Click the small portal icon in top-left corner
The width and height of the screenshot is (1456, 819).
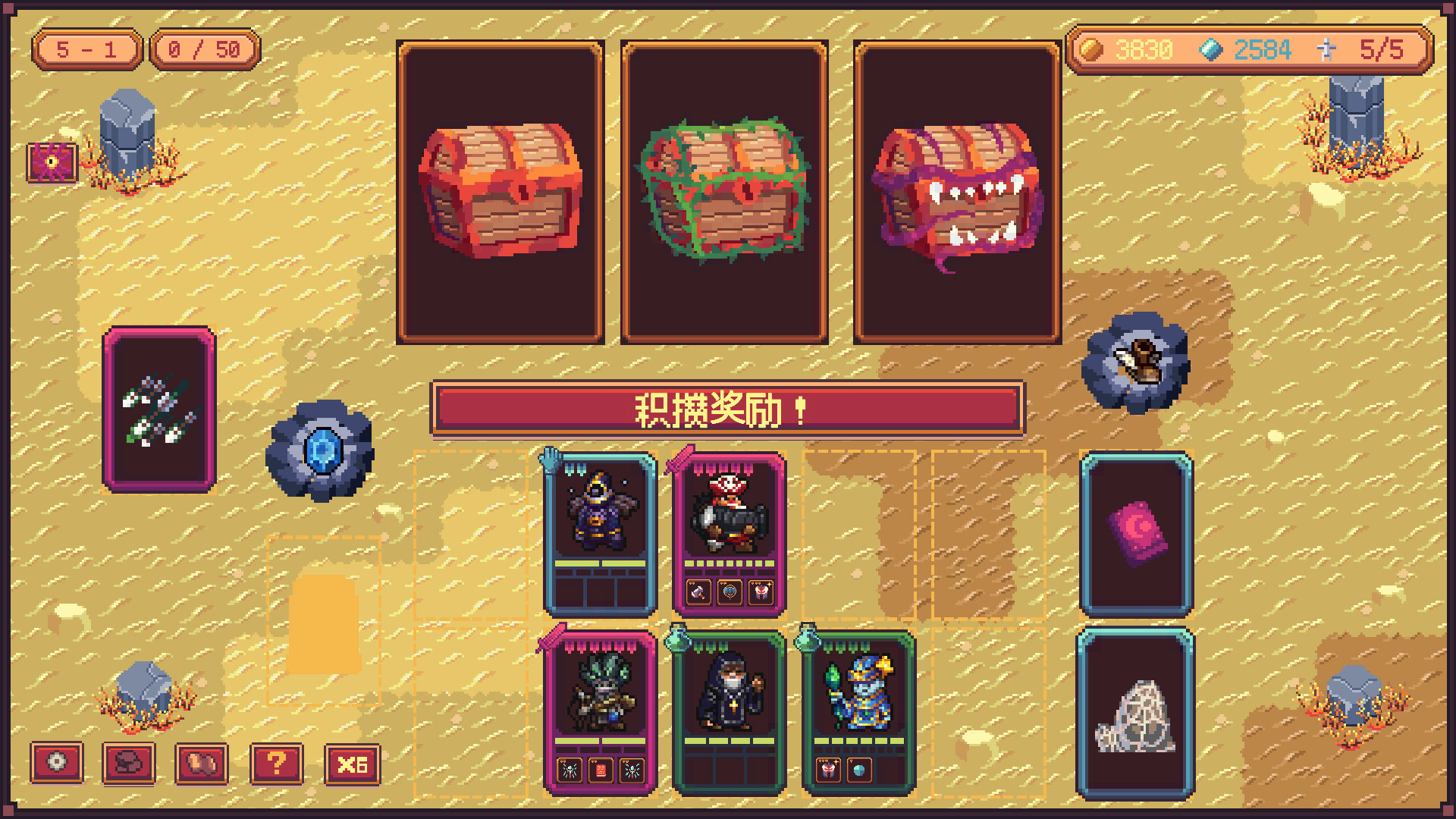50,162
